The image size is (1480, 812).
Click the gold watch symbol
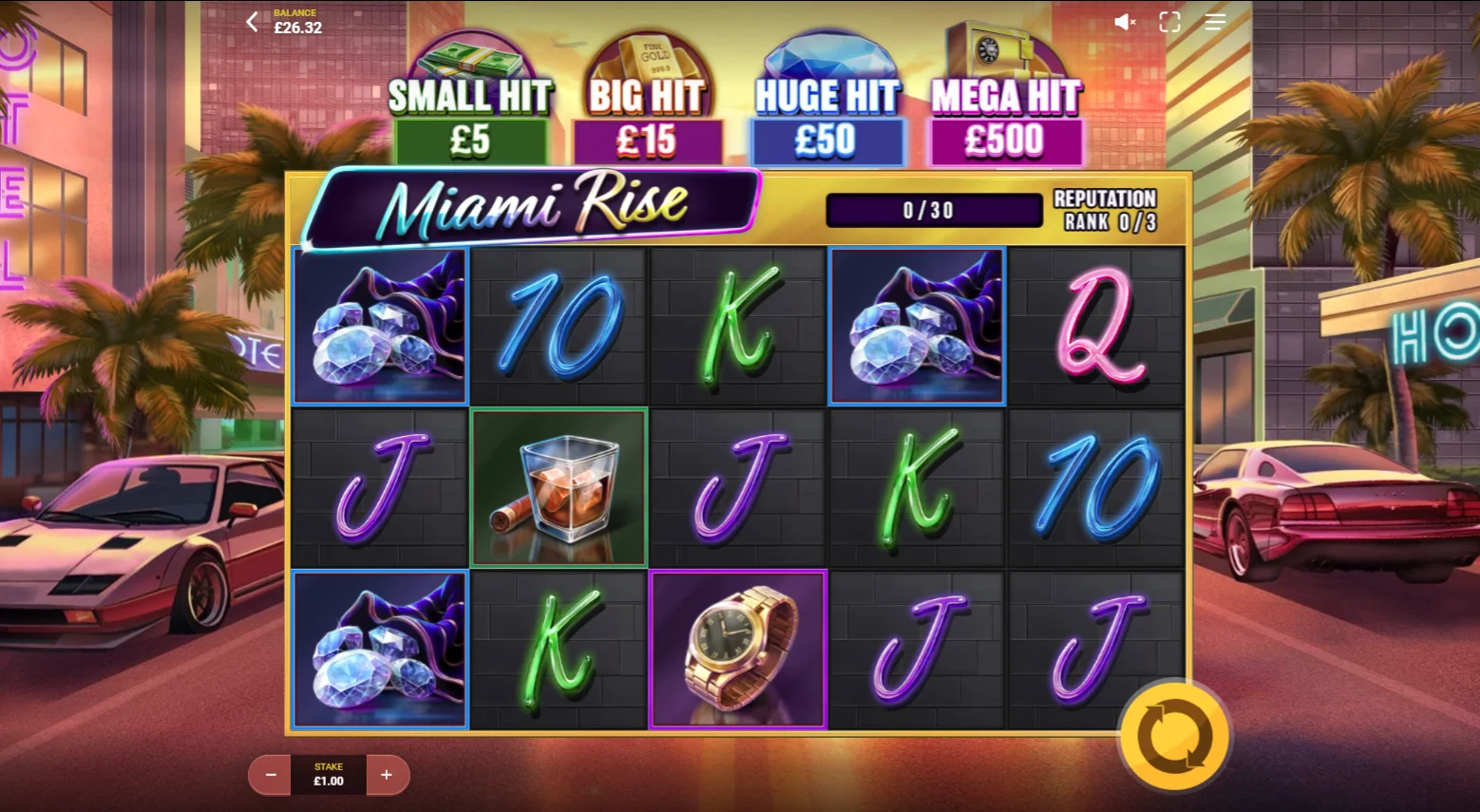coord(738,649)
